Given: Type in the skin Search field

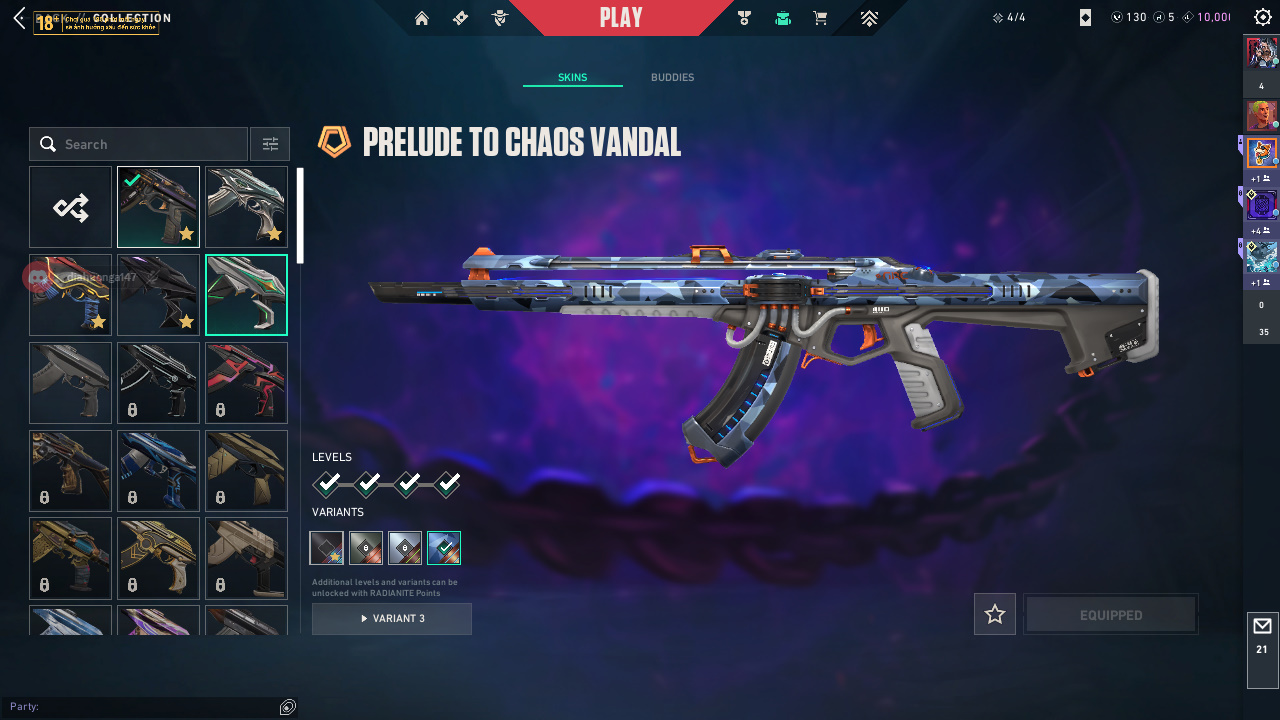Looking at the screenshot, I should [150, 144].
